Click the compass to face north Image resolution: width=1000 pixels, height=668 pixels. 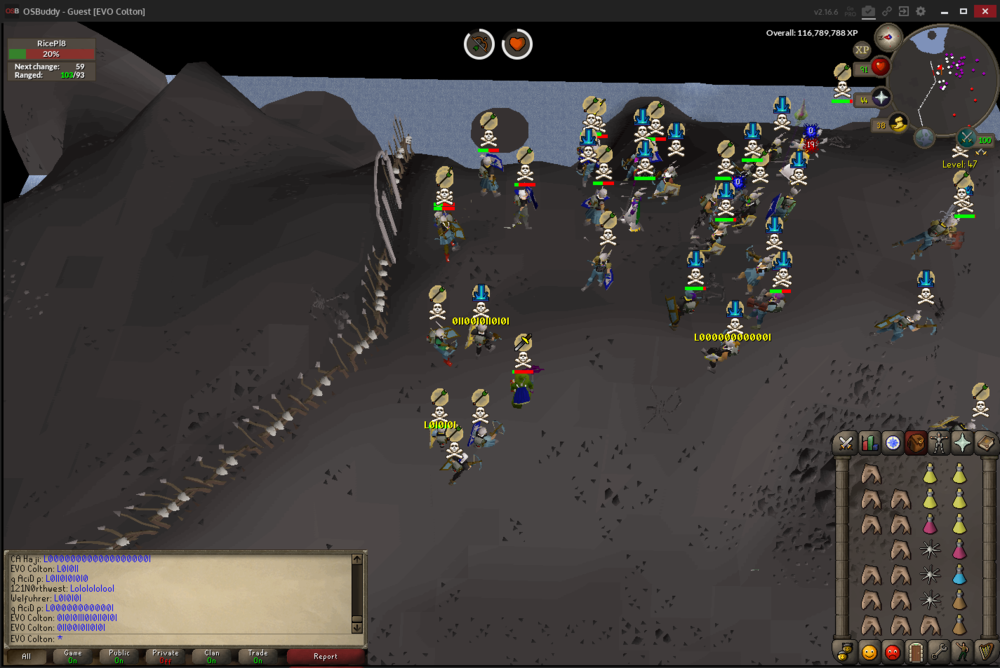point(888,38)
